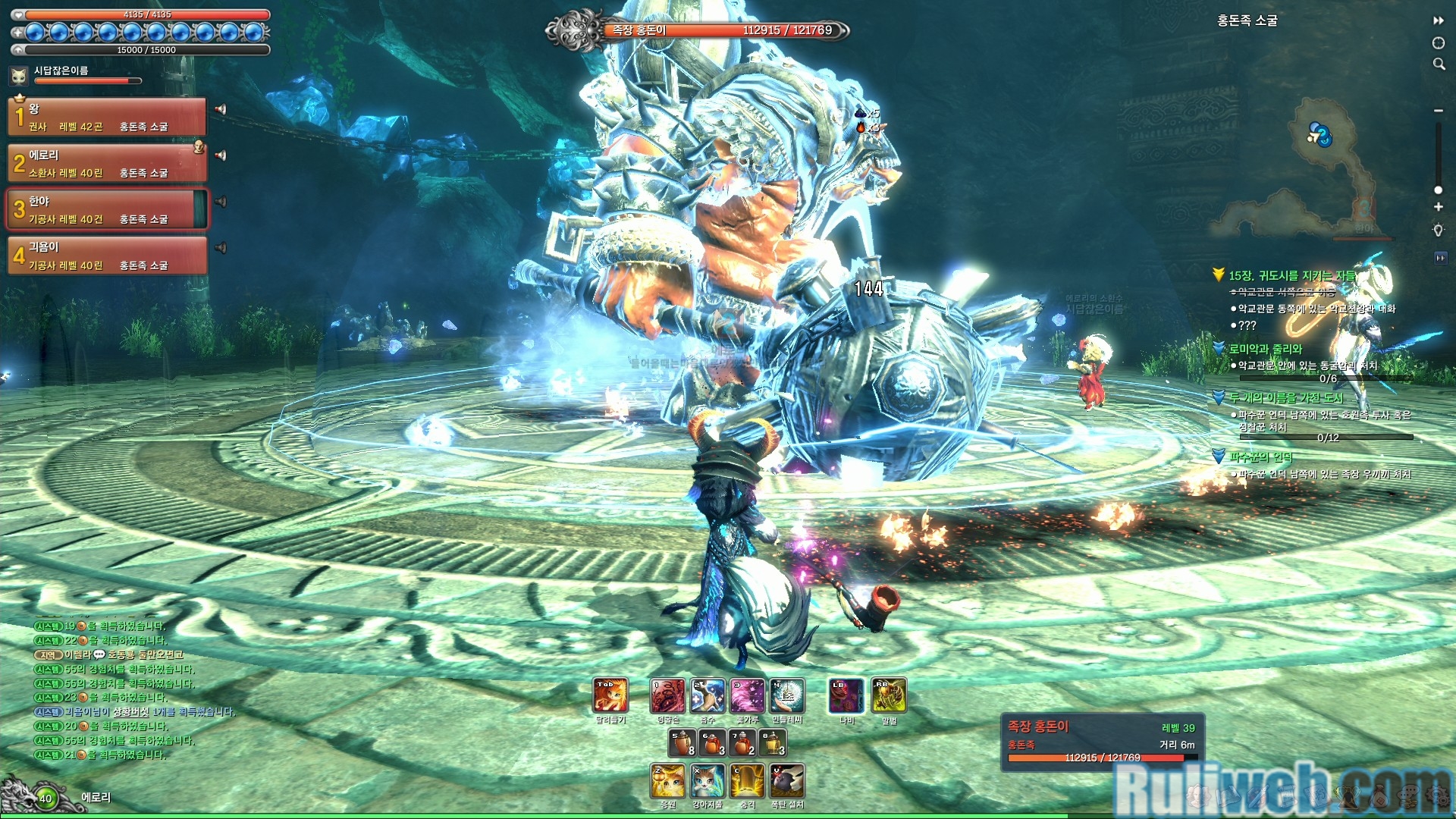Cast the 꽃가루 pink pollen skill
Screen dimensions: 1456x819
click(747, 695)
